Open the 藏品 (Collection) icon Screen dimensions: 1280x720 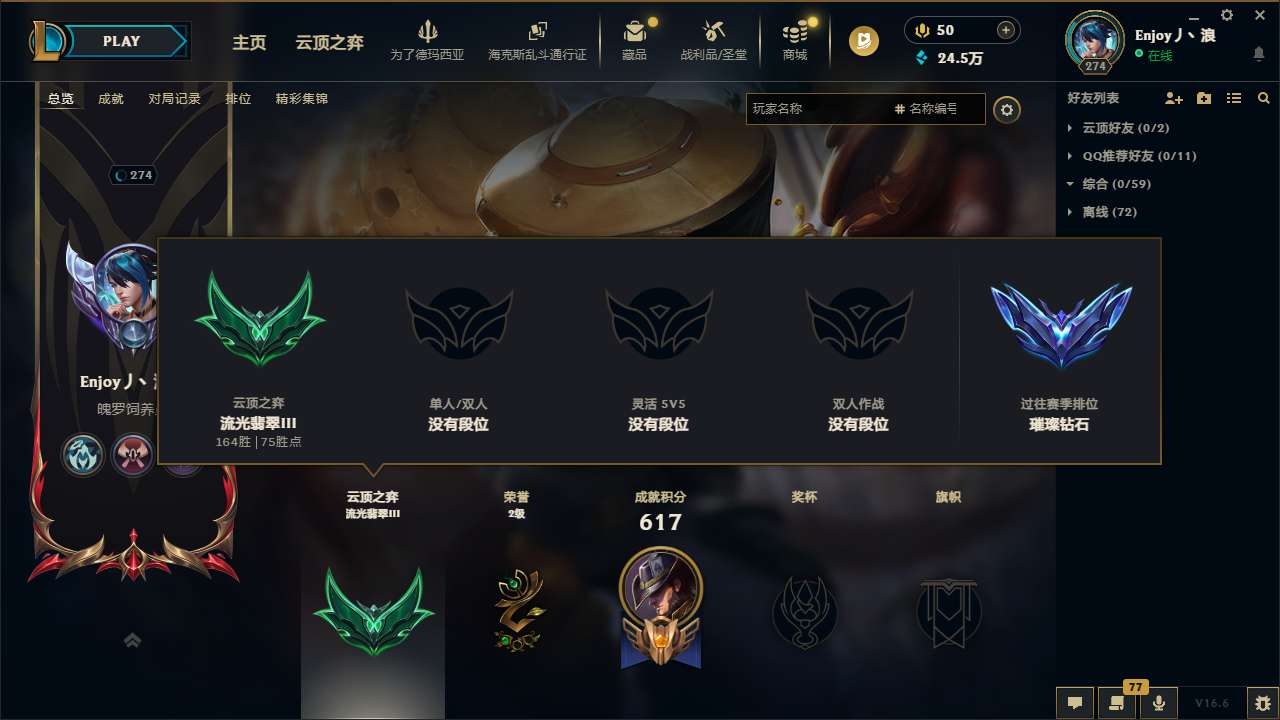point(634,40)
